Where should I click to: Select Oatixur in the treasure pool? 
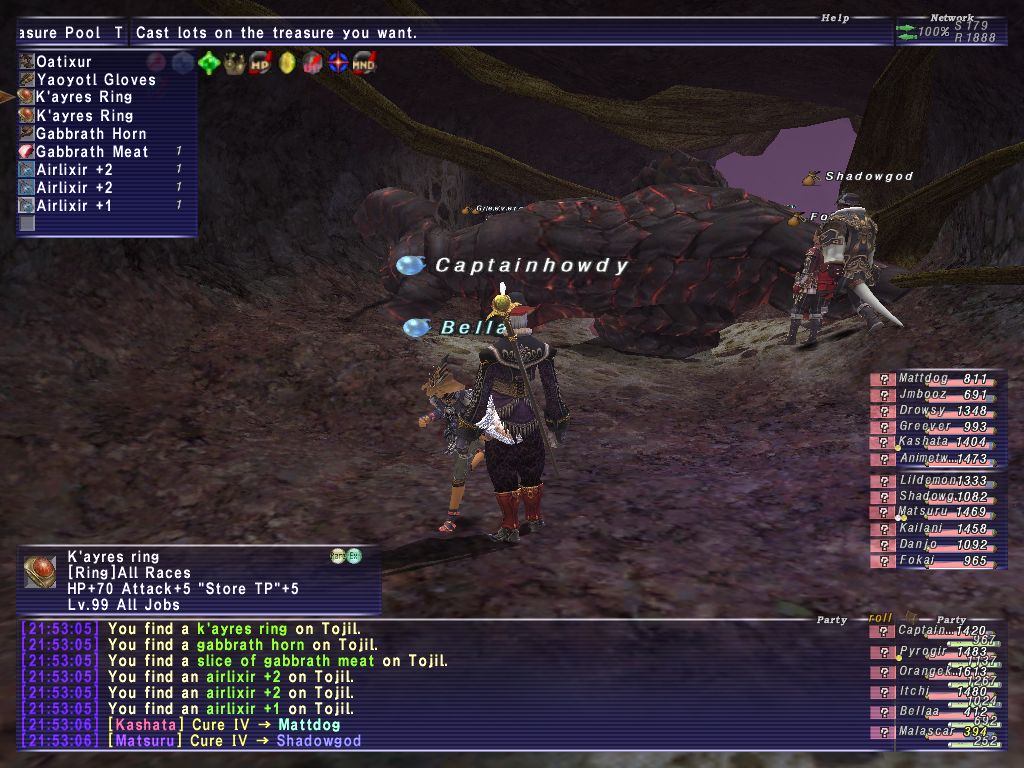tap(64, 61)
